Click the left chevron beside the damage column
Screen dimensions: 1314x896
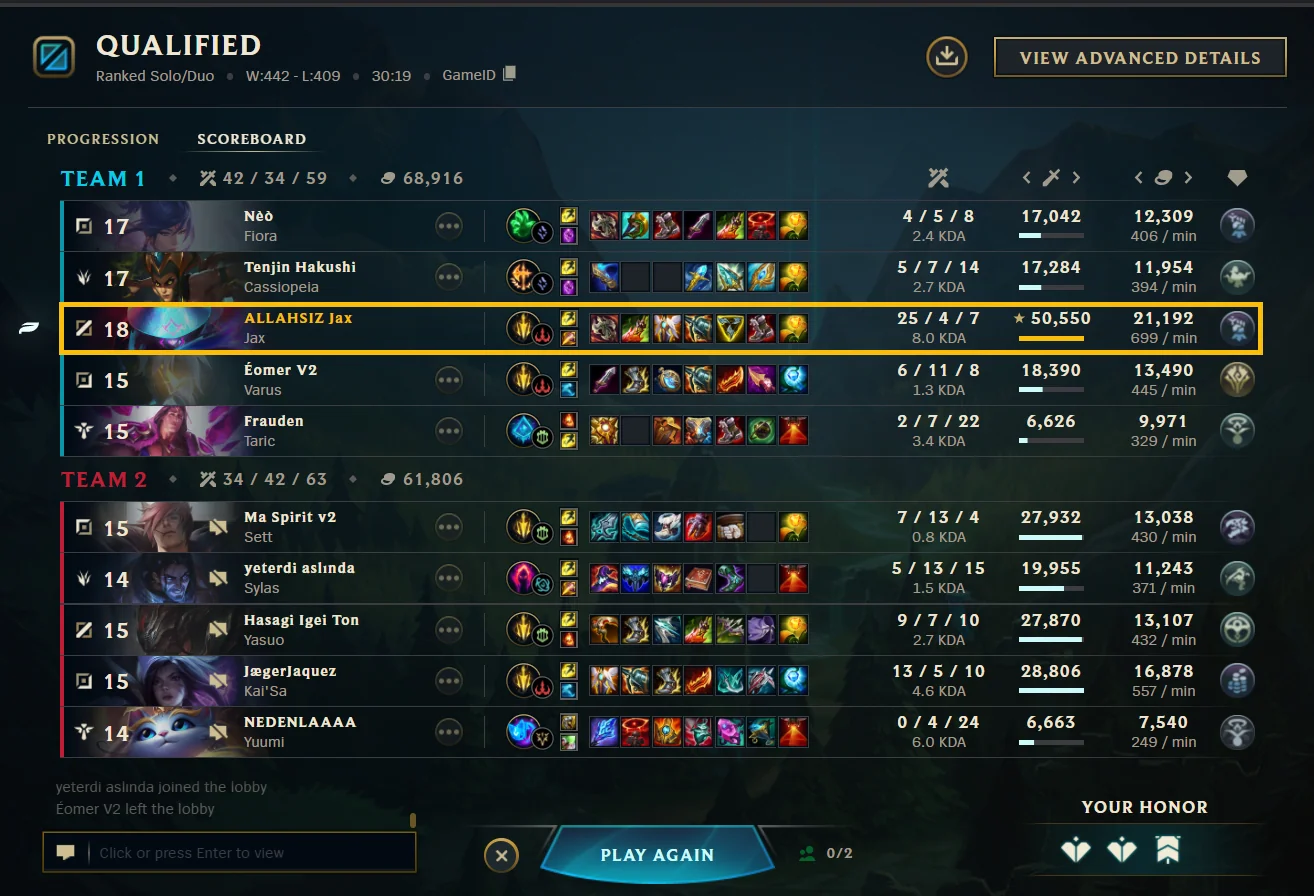tap(1027, 177)
